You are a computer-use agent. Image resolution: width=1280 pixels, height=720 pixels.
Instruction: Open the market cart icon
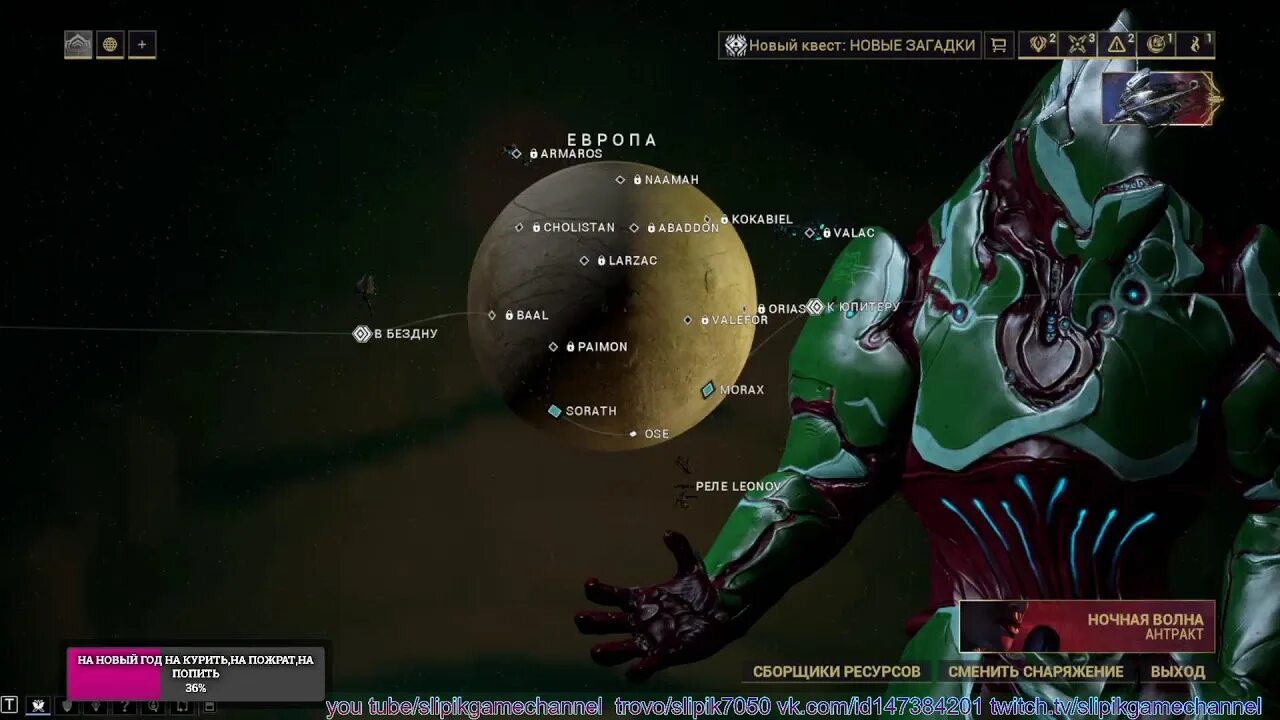click(998, 45)
